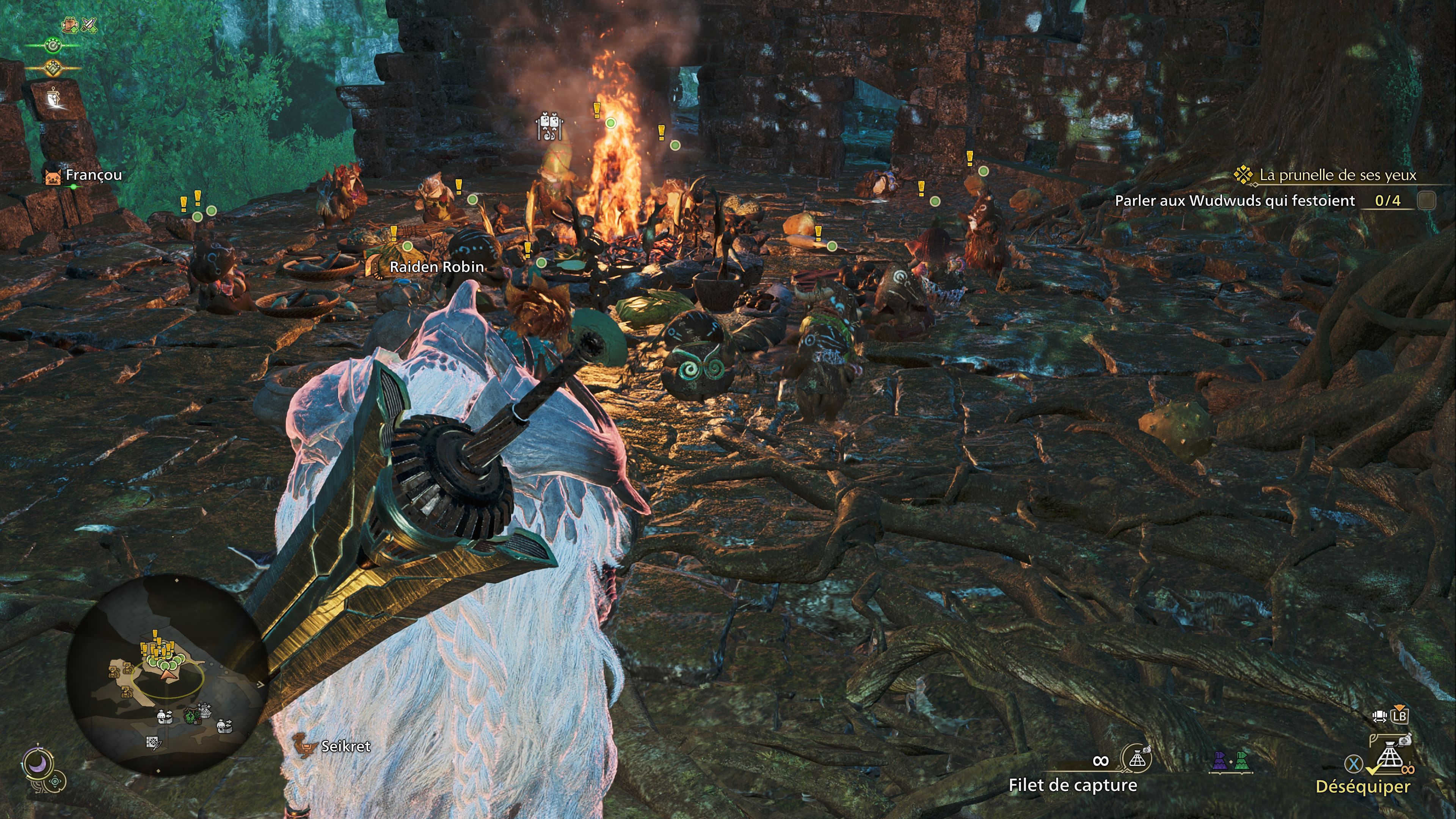
Task: Select the meal buff status icon
Action: (70, 25)
